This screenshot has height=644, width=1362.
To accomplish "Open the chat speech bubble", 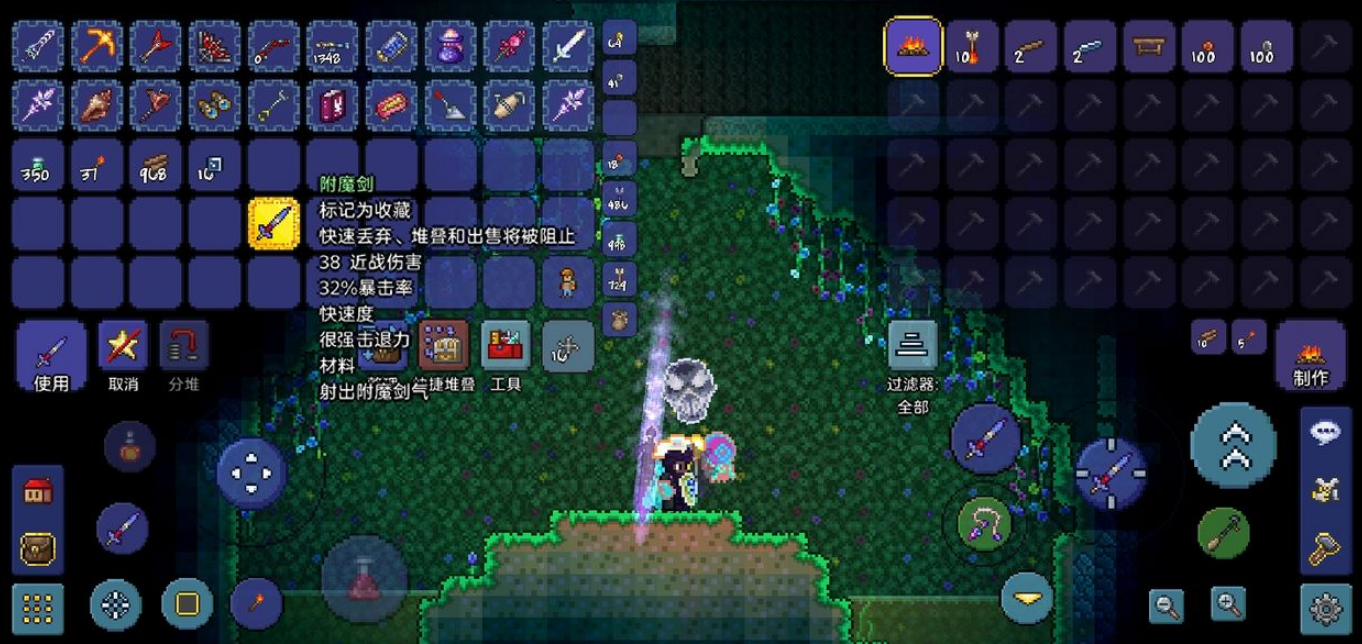I will [x=1325, y=432].
